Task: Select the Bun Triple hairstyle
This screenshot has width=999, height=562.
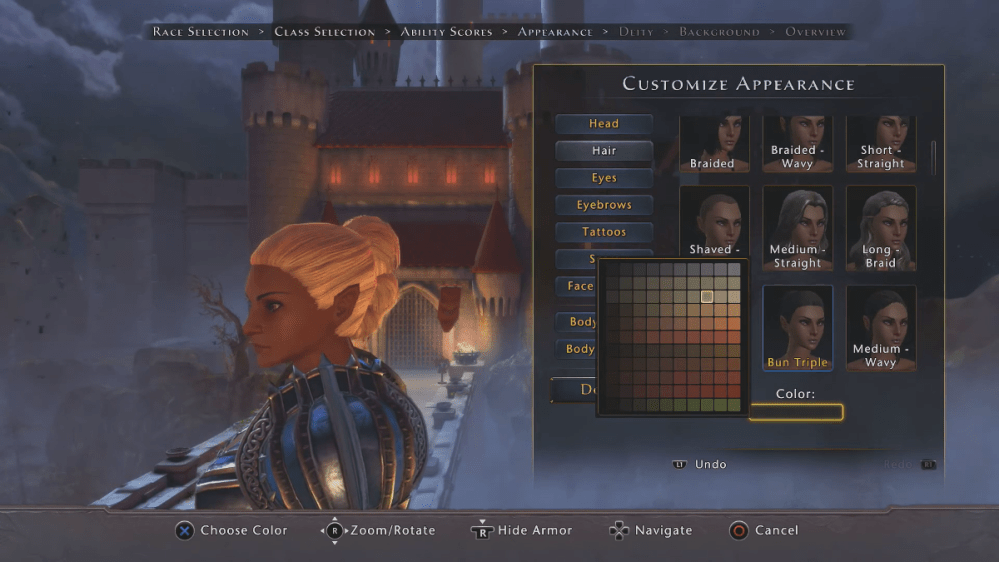Action: (797, 328)
